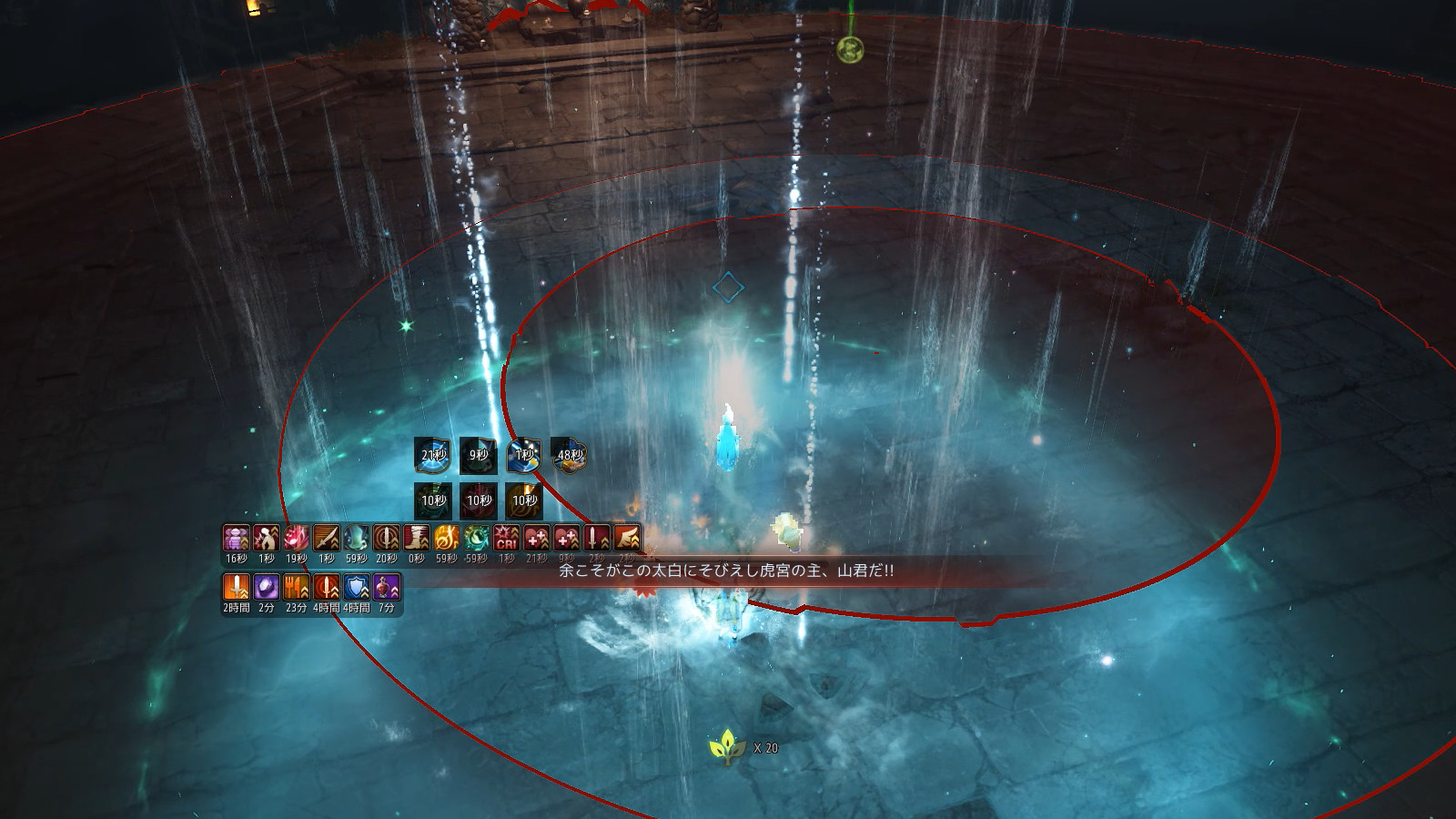Select the red music note buff
This screenshot has width=1456, height=819.
[x=297, y=538]
